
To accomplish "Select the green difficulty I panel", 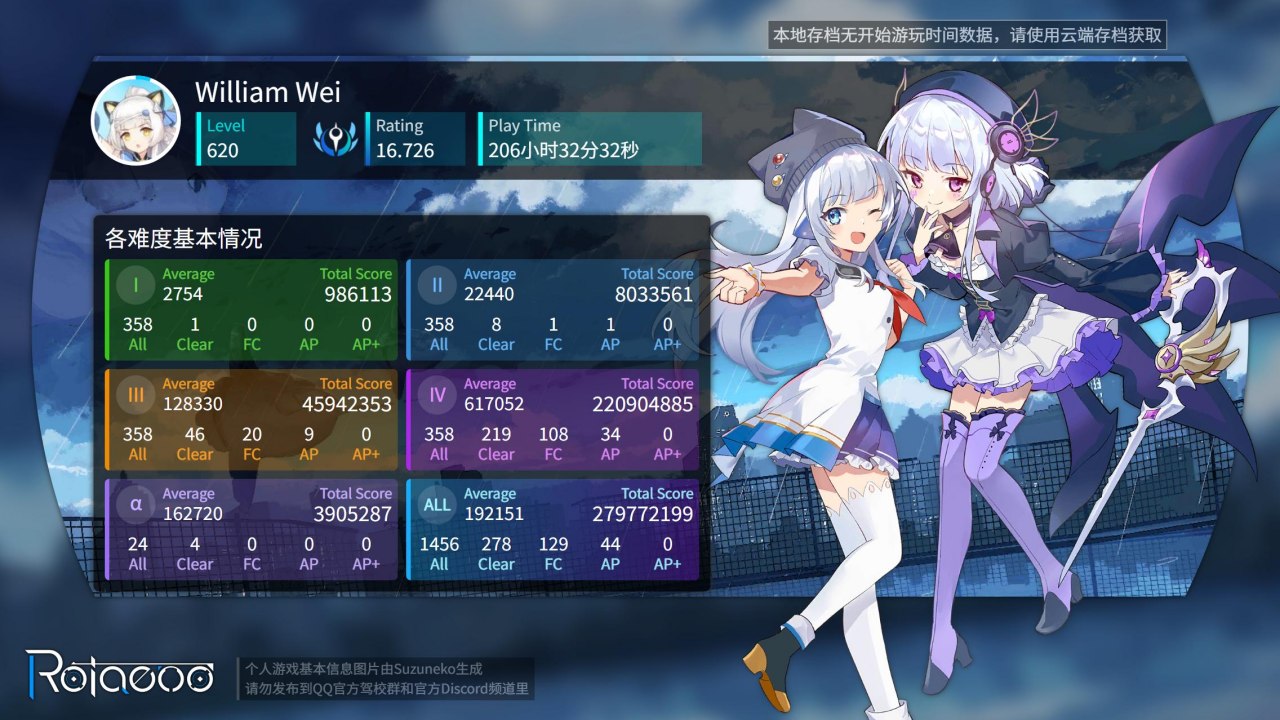I will pos(250,309).
